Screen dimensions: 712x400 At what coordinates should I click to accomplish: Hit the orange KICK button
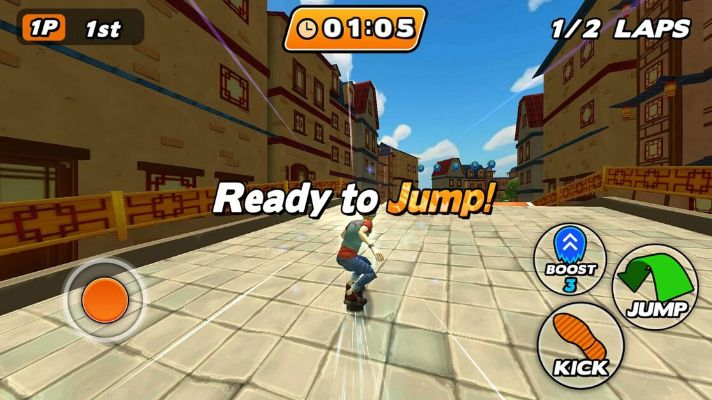pos(580,345)
